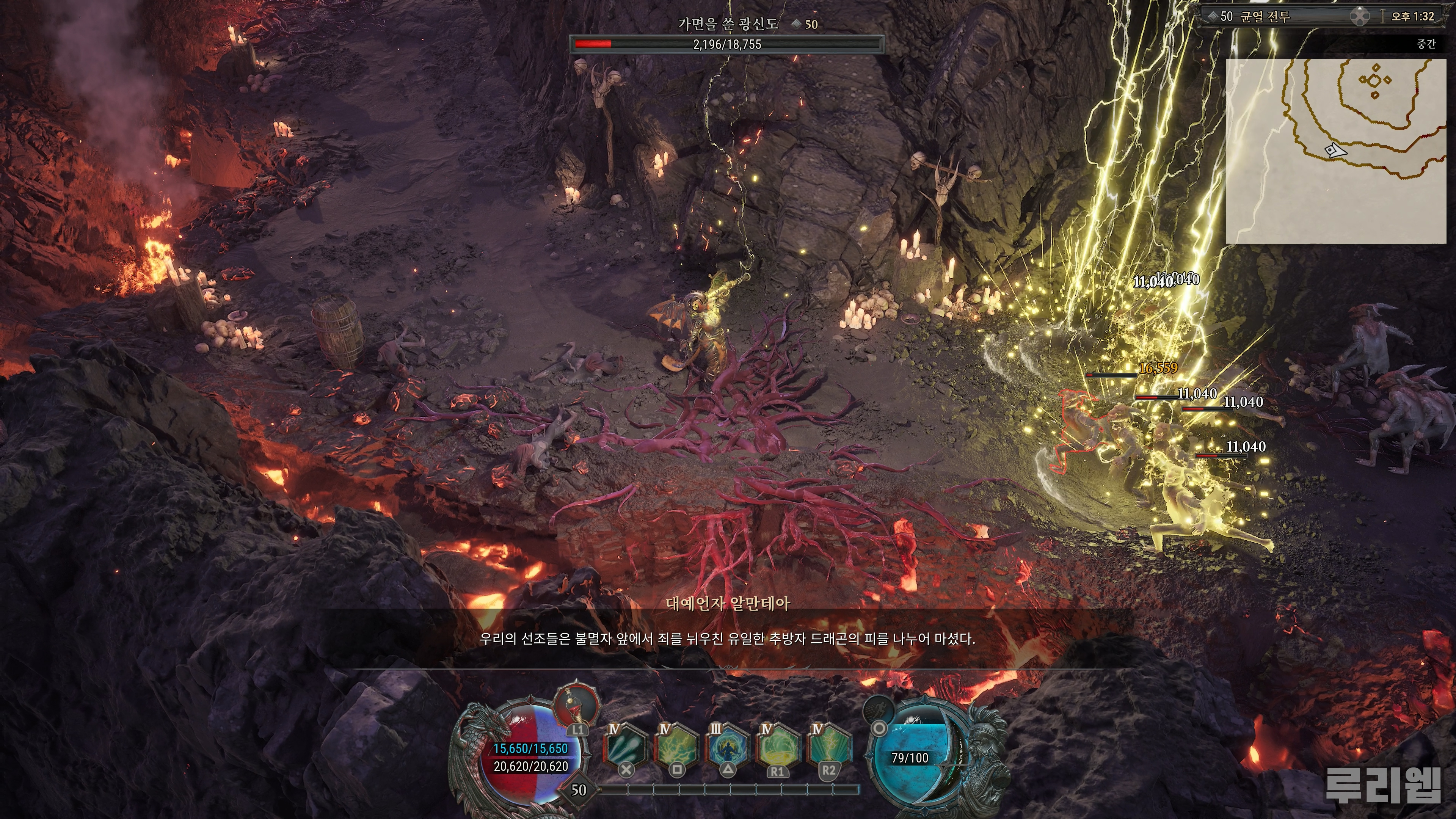Activate the triple white projectile skill
The width and height of the screenshot is (1456, 819).
626,746
